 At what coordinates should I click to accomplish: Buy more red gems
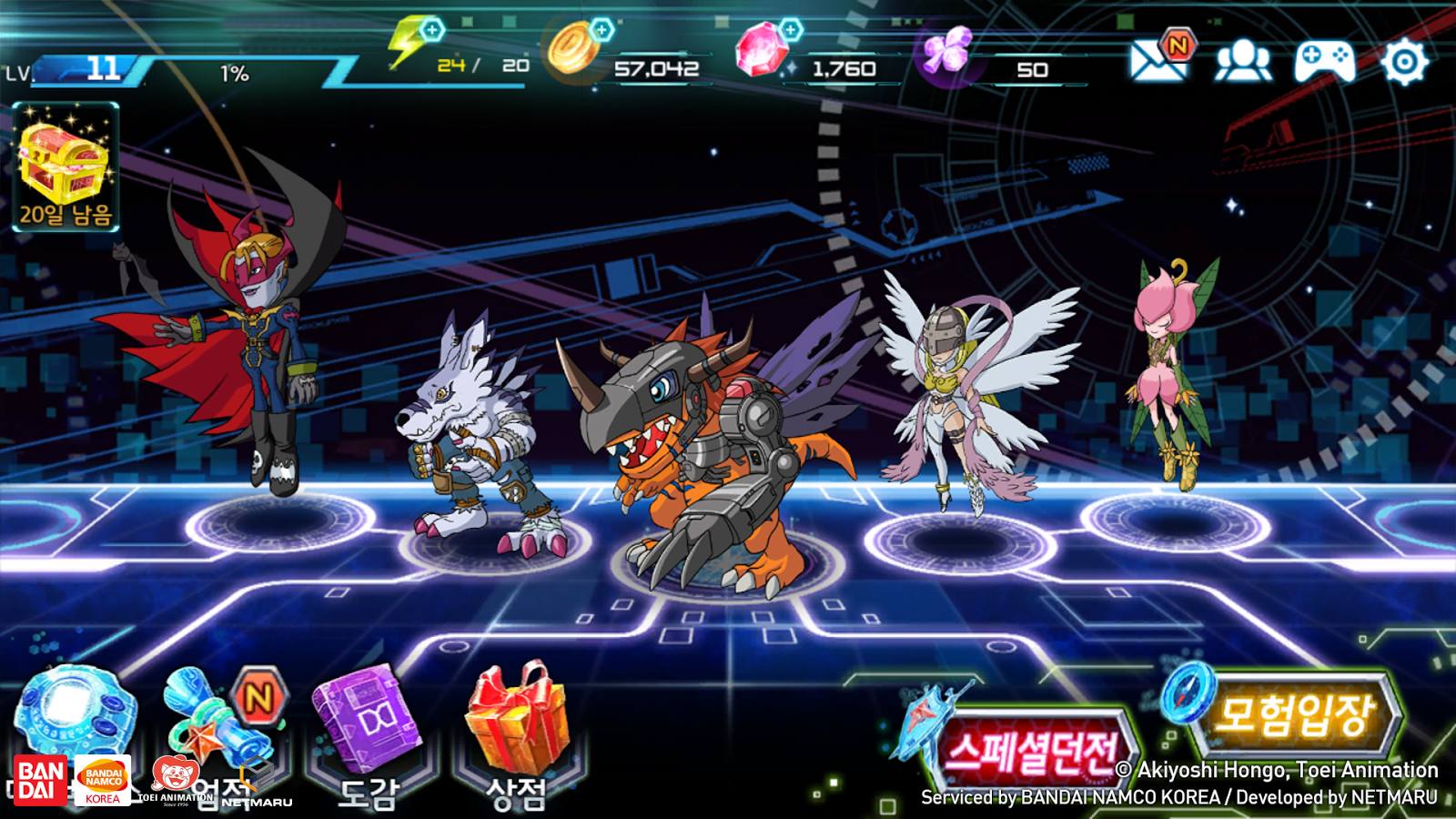pos(791,30)
